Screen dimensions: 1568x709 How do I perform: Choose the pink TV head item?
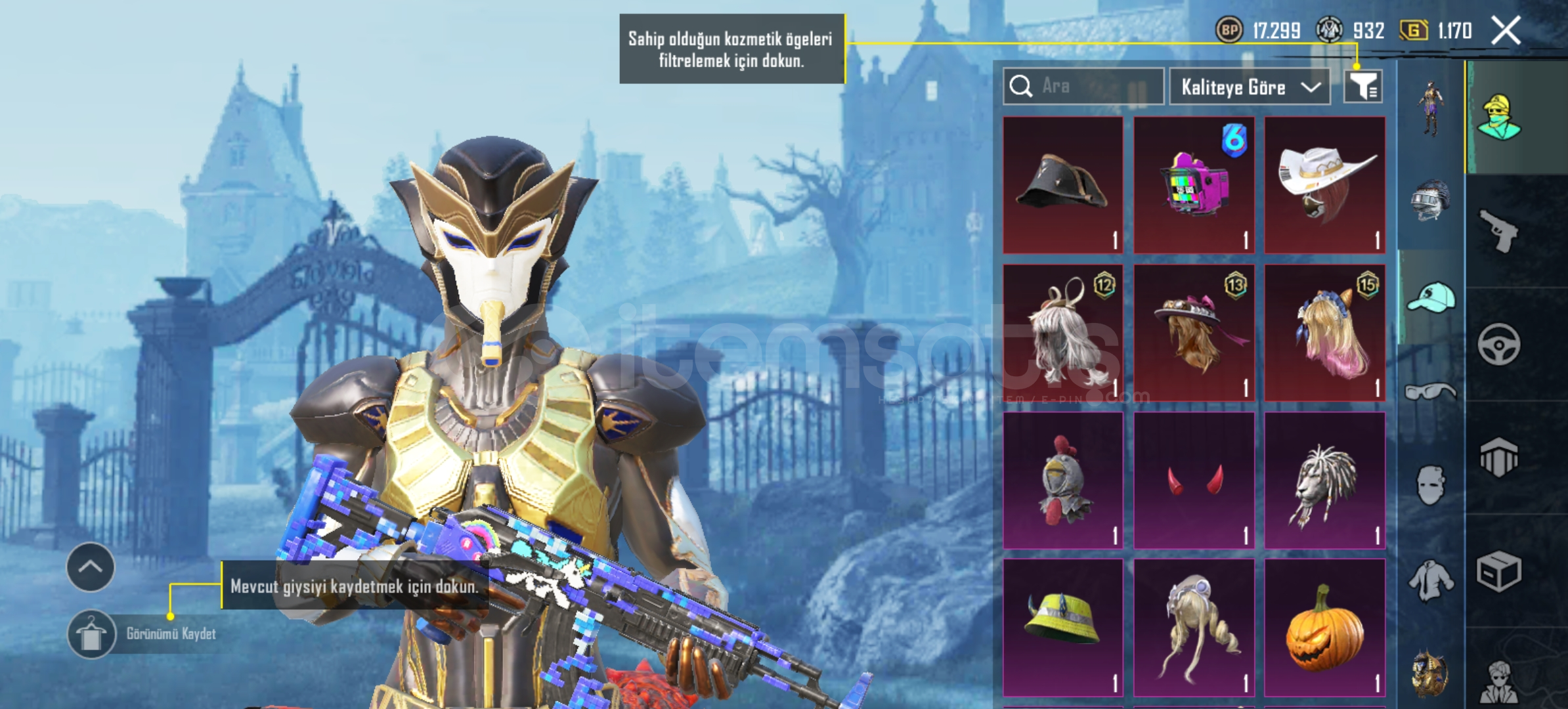coord(1194,185)
